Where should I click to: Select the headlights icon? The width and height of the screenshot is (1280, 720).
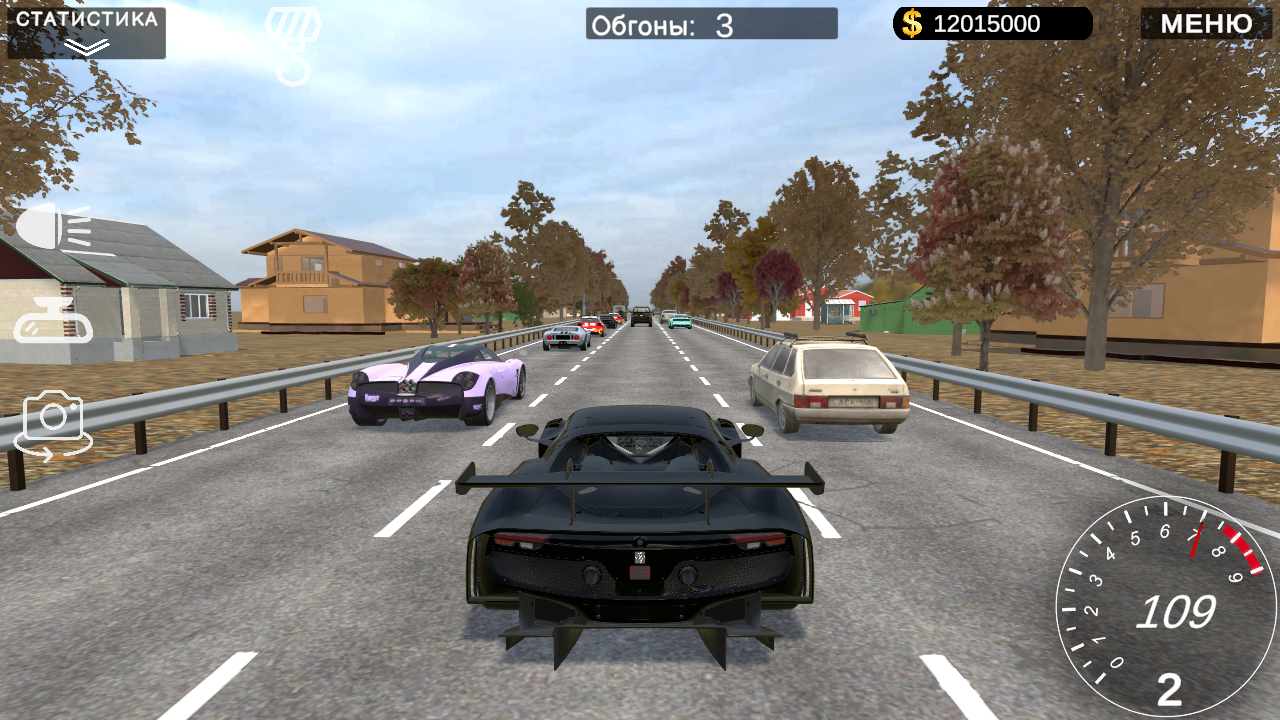(52, 228)
